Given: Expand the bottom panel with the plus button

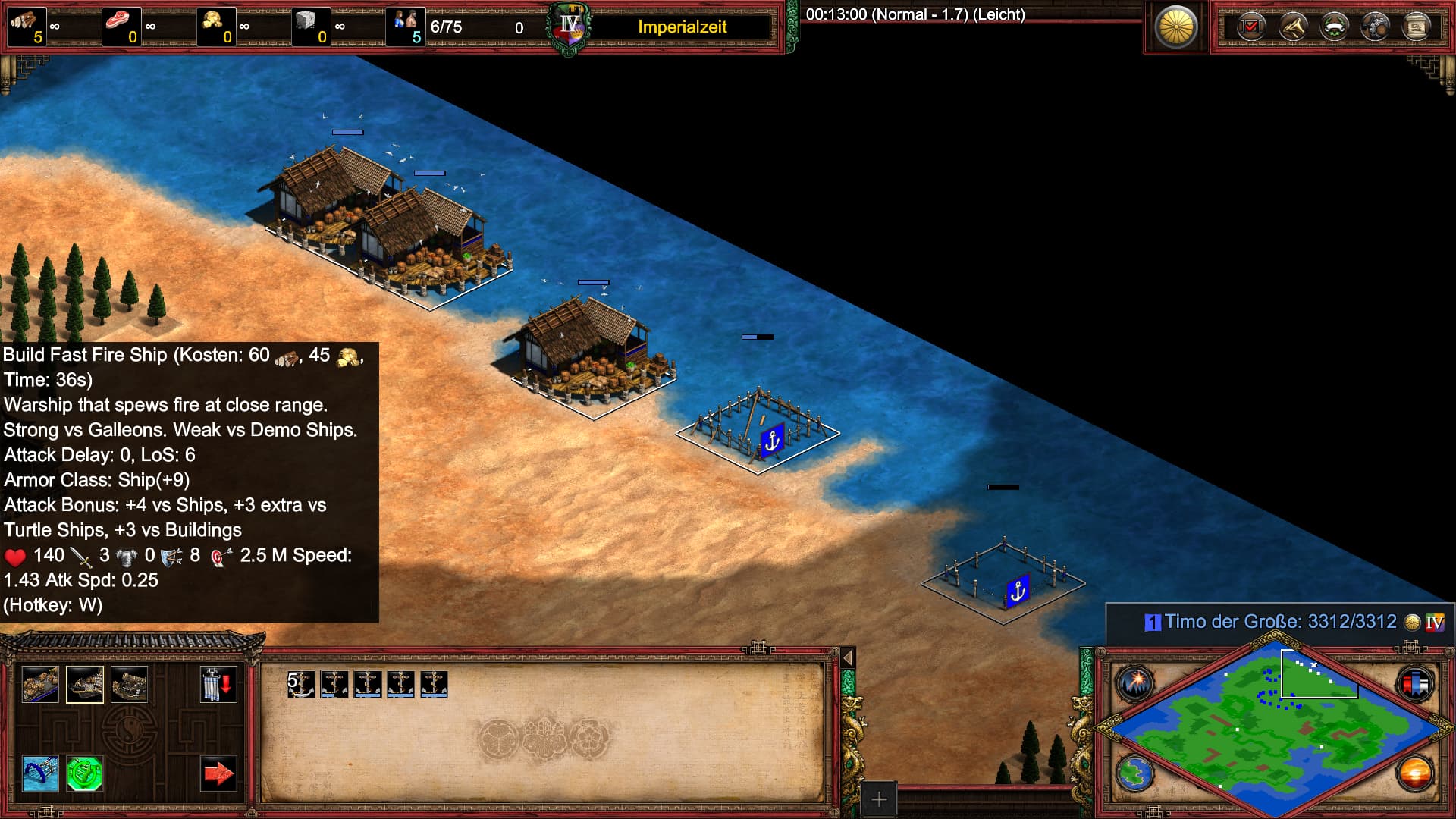Looking at the screenshot, I should tap(878, 799).
